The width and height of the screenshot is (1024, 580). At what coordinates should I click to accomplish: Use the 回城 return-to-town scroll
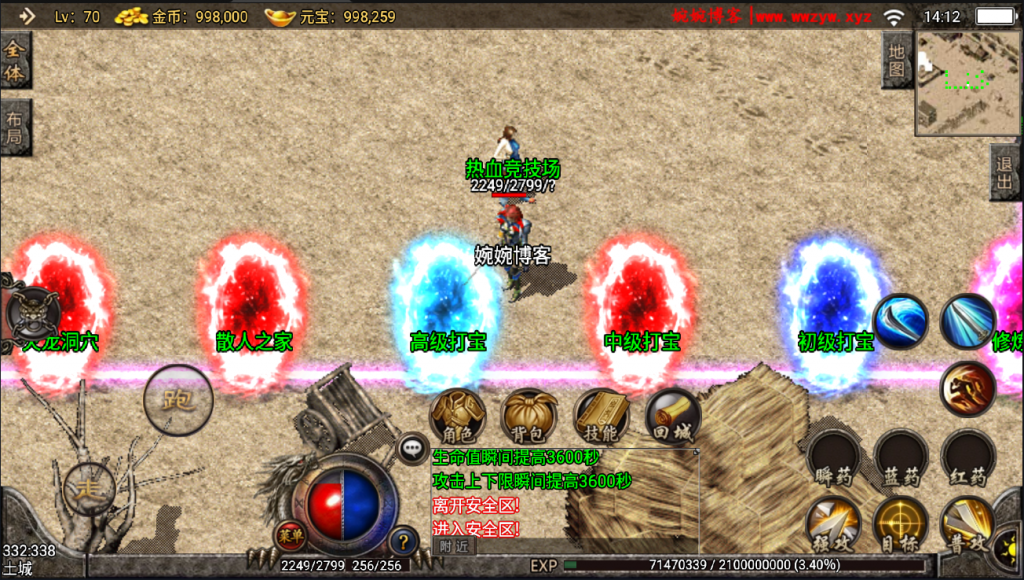point(672,415)
